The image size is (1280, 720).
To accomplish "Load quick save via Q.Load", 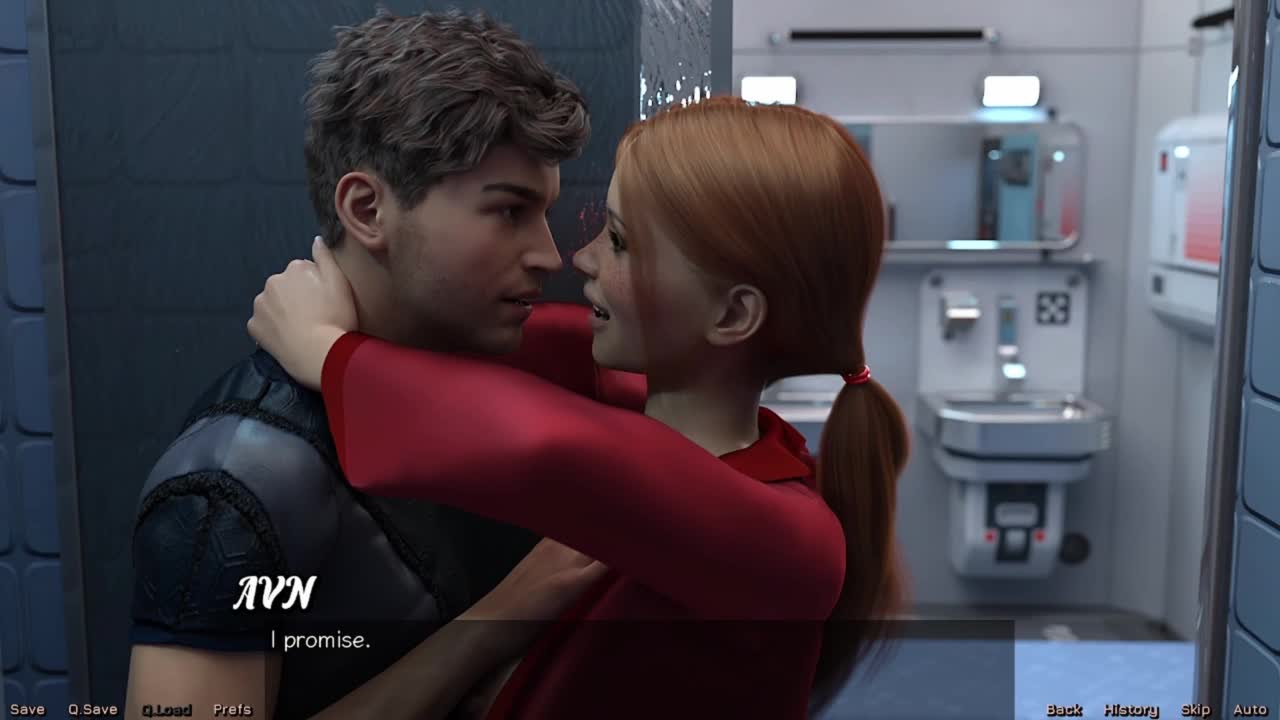I will pyautogui.click(x=166, y=709).
